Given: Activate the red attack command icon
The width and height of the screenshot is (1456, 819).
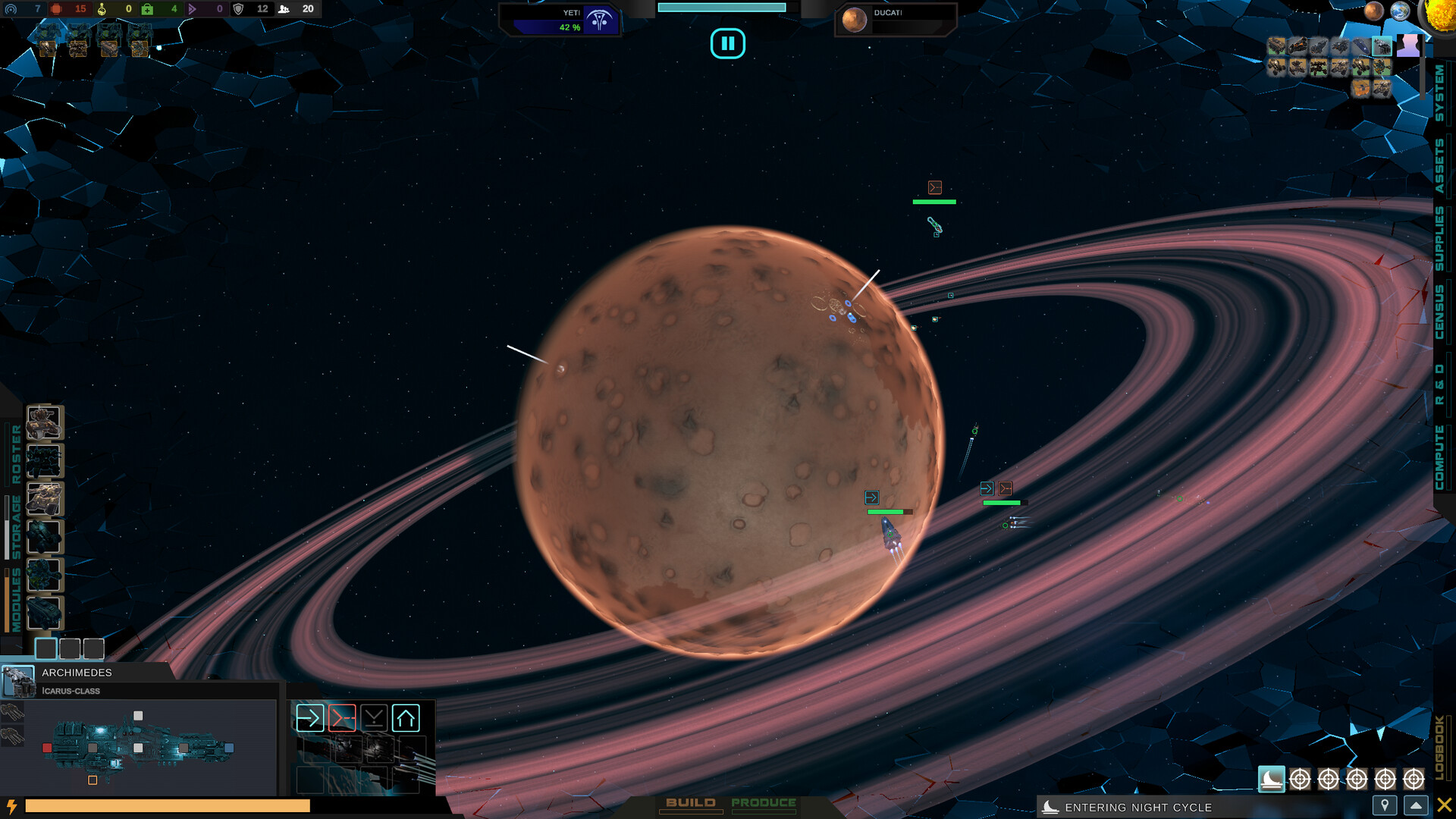Looking at the screenshot, I should click(x=342, y=718).
